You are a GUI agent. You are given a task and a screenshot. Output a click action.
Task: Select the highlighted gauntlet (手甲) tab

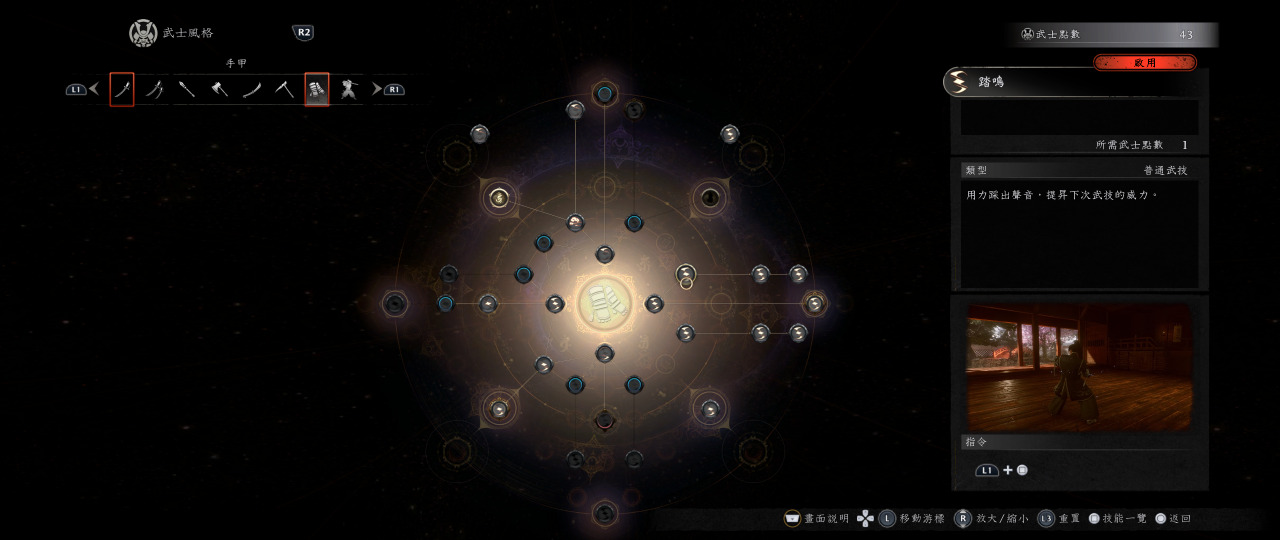point(316,90)
